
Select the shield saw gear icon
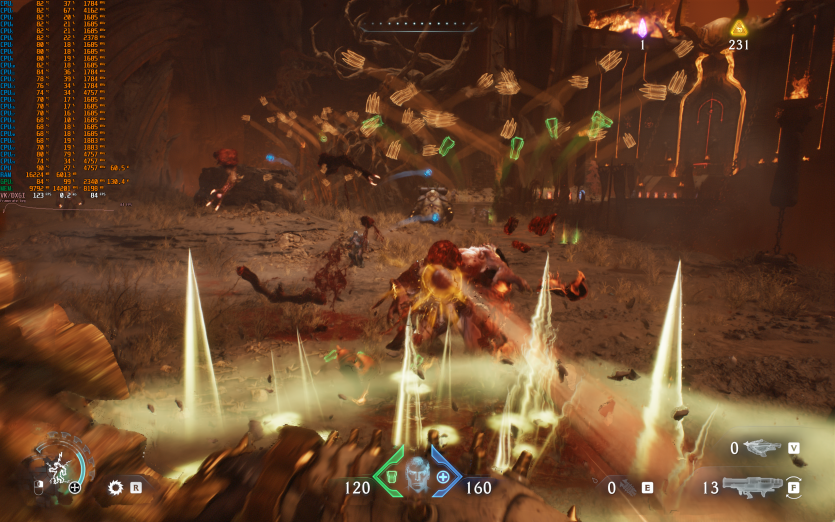(115, 488)
